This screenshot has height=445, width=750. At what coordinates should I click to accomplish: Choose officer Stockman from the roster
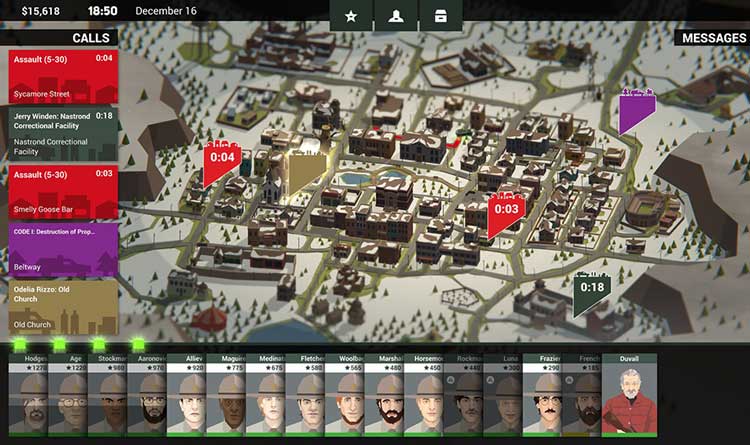(107, 400)
